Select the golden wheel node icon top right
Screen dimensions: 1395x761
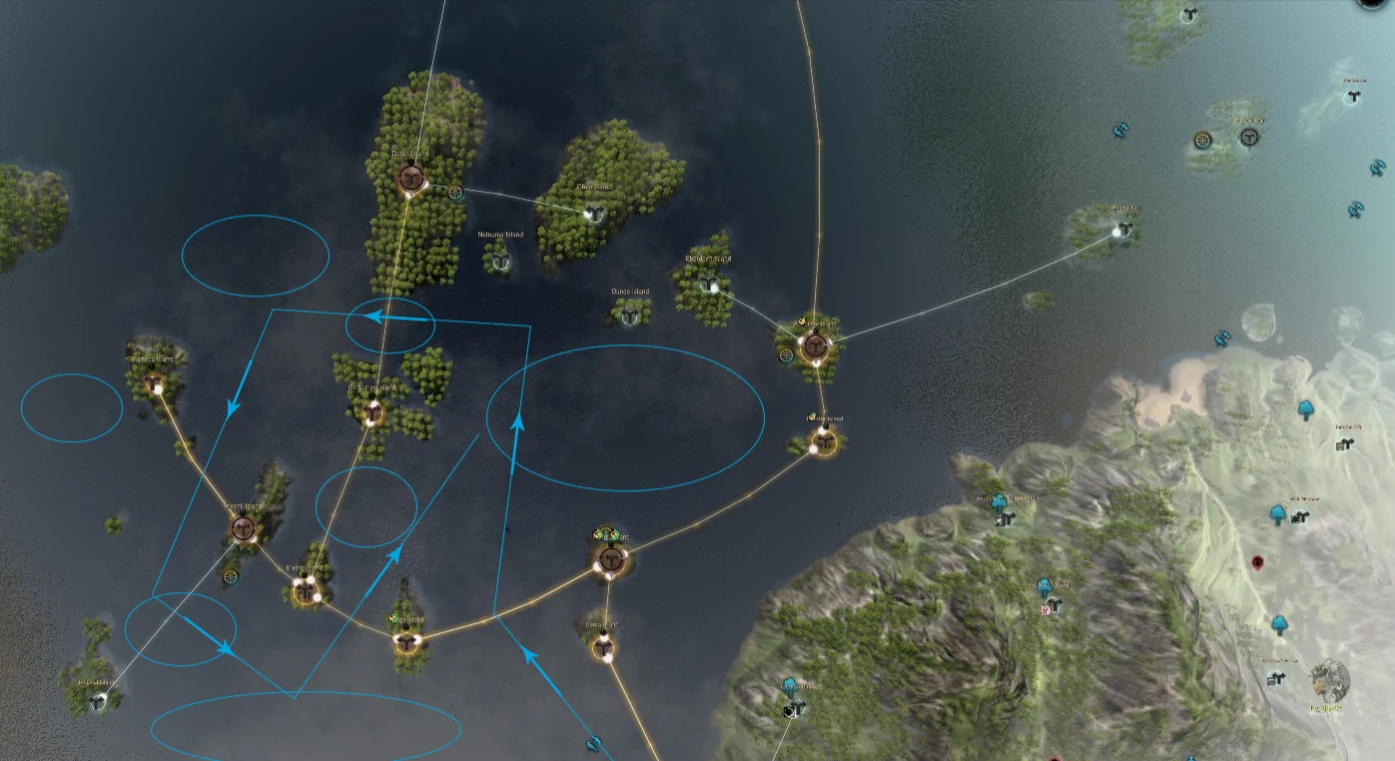(1202, 139)
